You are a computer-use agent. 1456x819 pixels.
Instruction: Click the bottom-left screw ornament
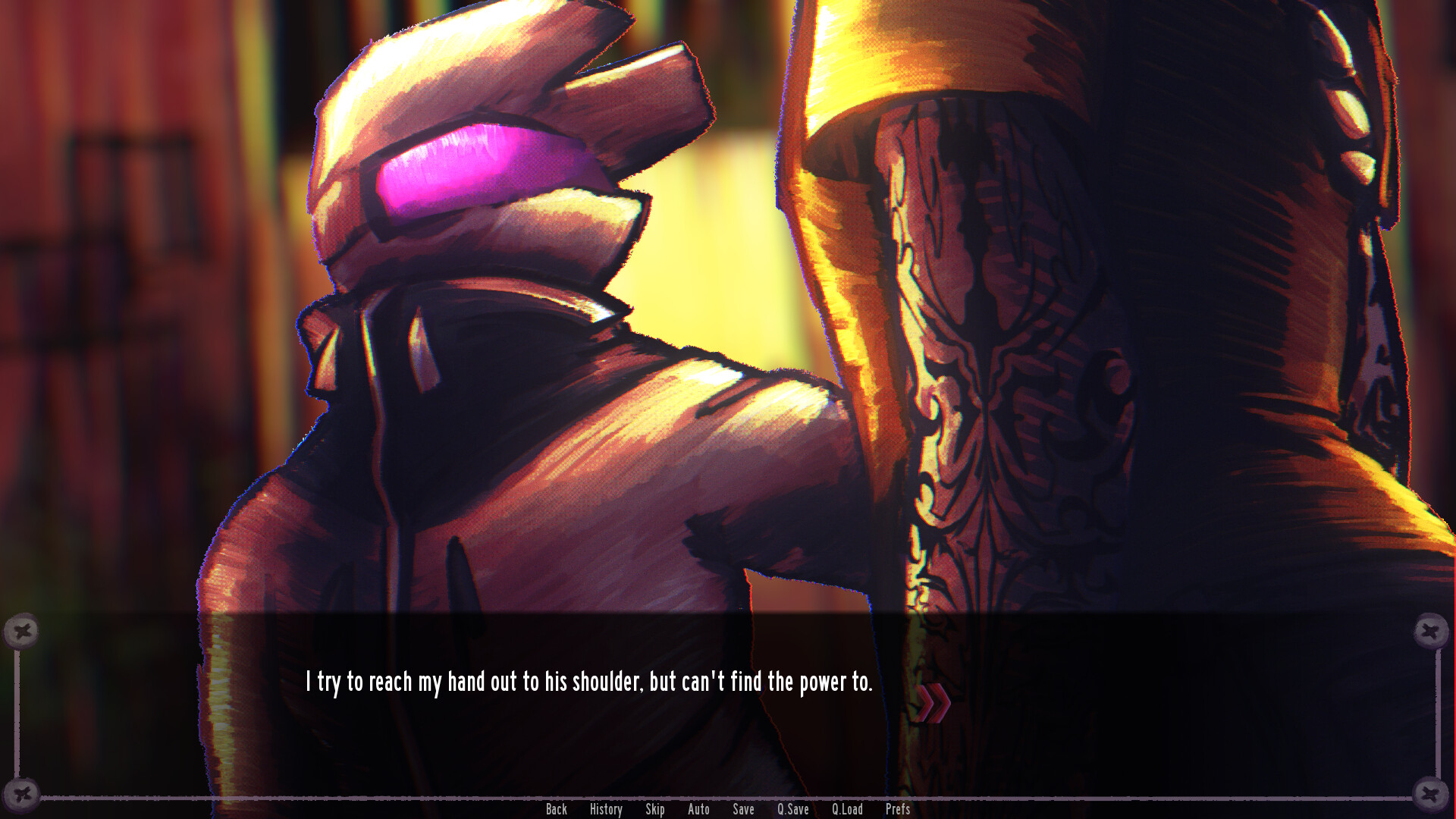tap(24, 795)
